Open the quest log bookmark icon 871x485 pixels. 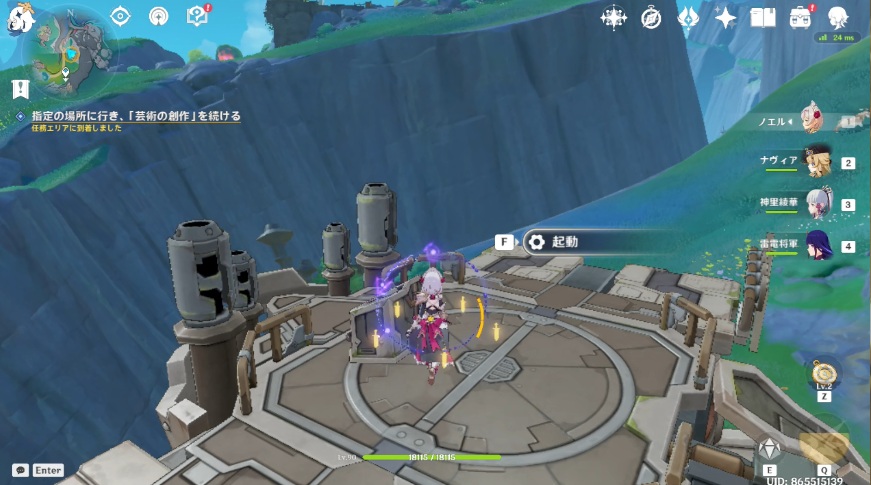coord(19,89)
